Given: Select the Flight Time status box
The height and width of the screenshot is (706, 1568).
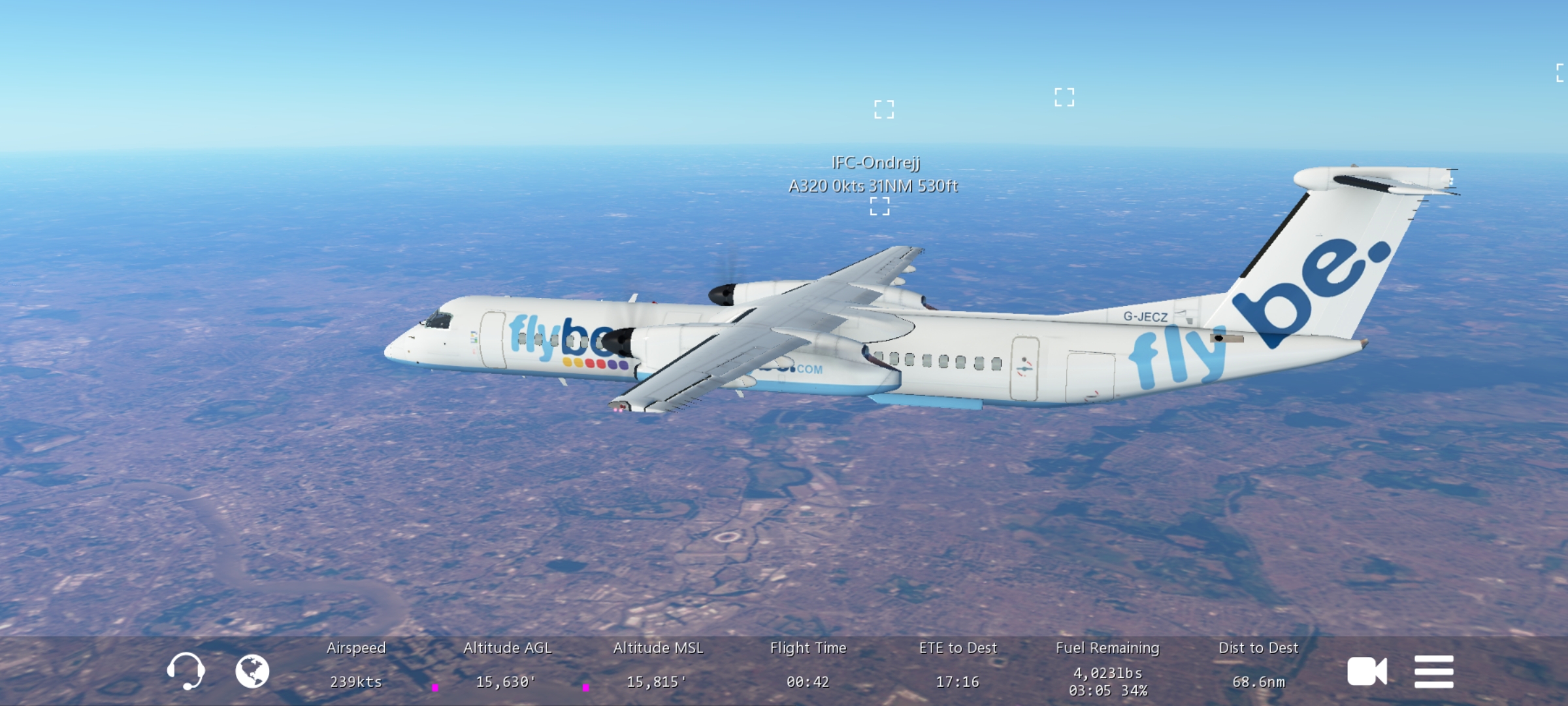Looking at the screenshot, I should click(x=808, y=665).
